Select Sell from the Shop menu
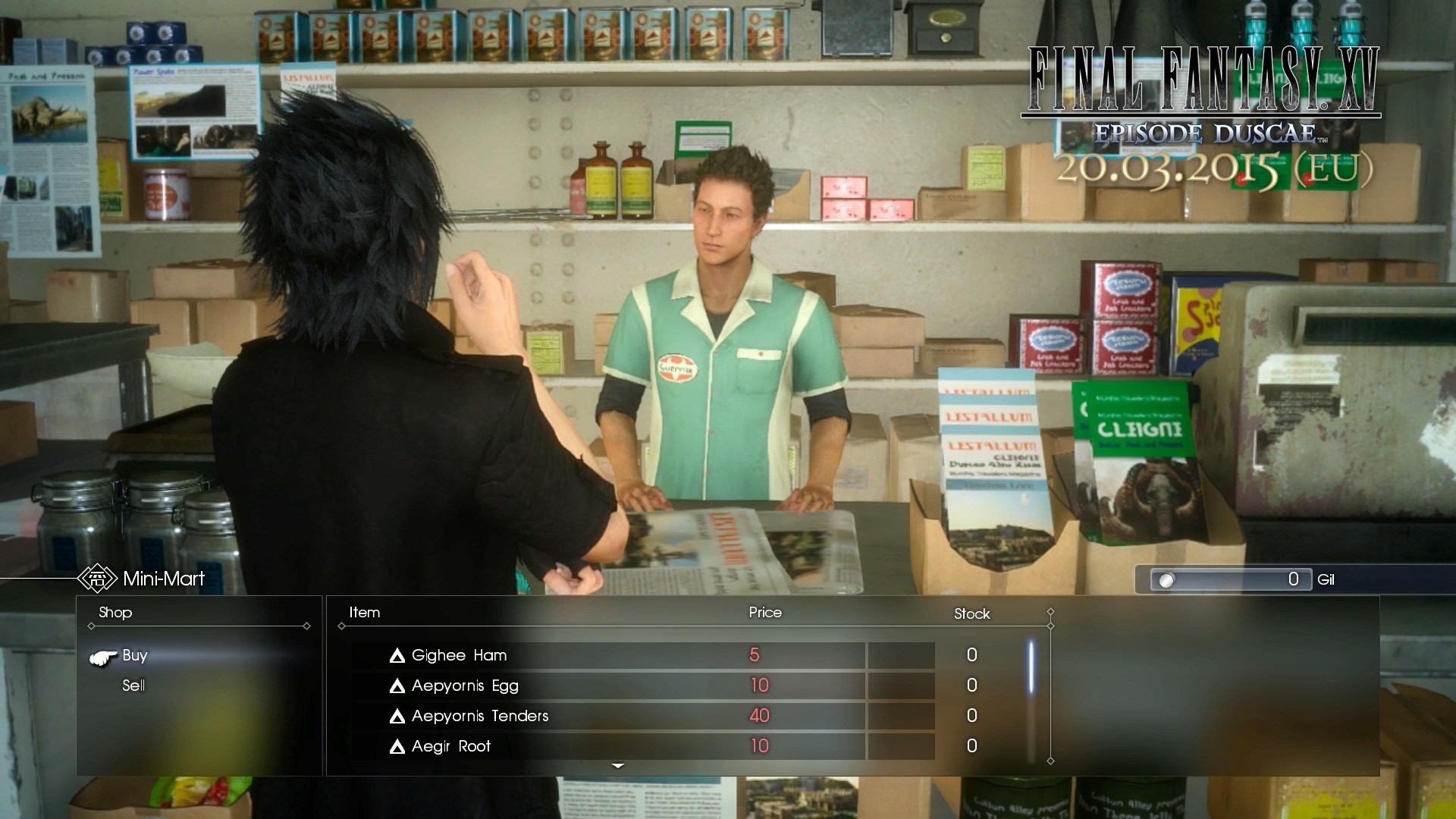 (x=133, y=686)
